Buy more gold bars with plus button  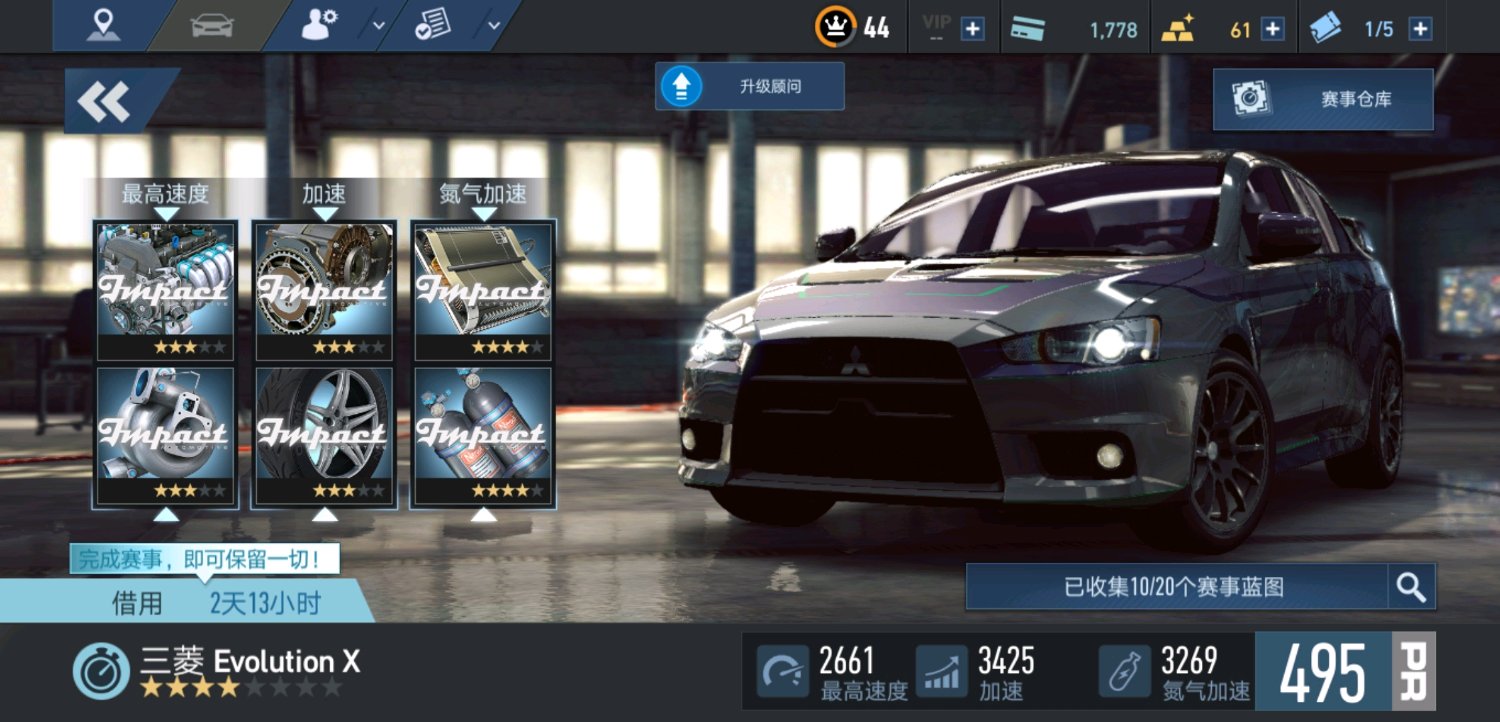pos(1272,29)
